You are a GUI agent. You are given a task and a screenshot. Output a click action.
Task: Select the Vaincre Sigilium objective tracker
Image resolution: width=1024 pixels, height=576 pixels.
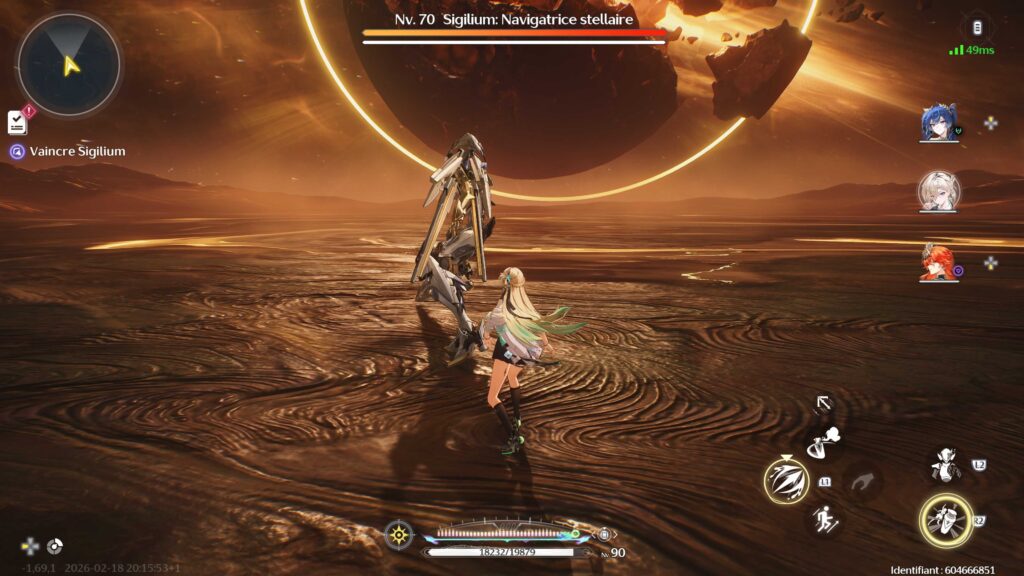[x=68, y=151]
